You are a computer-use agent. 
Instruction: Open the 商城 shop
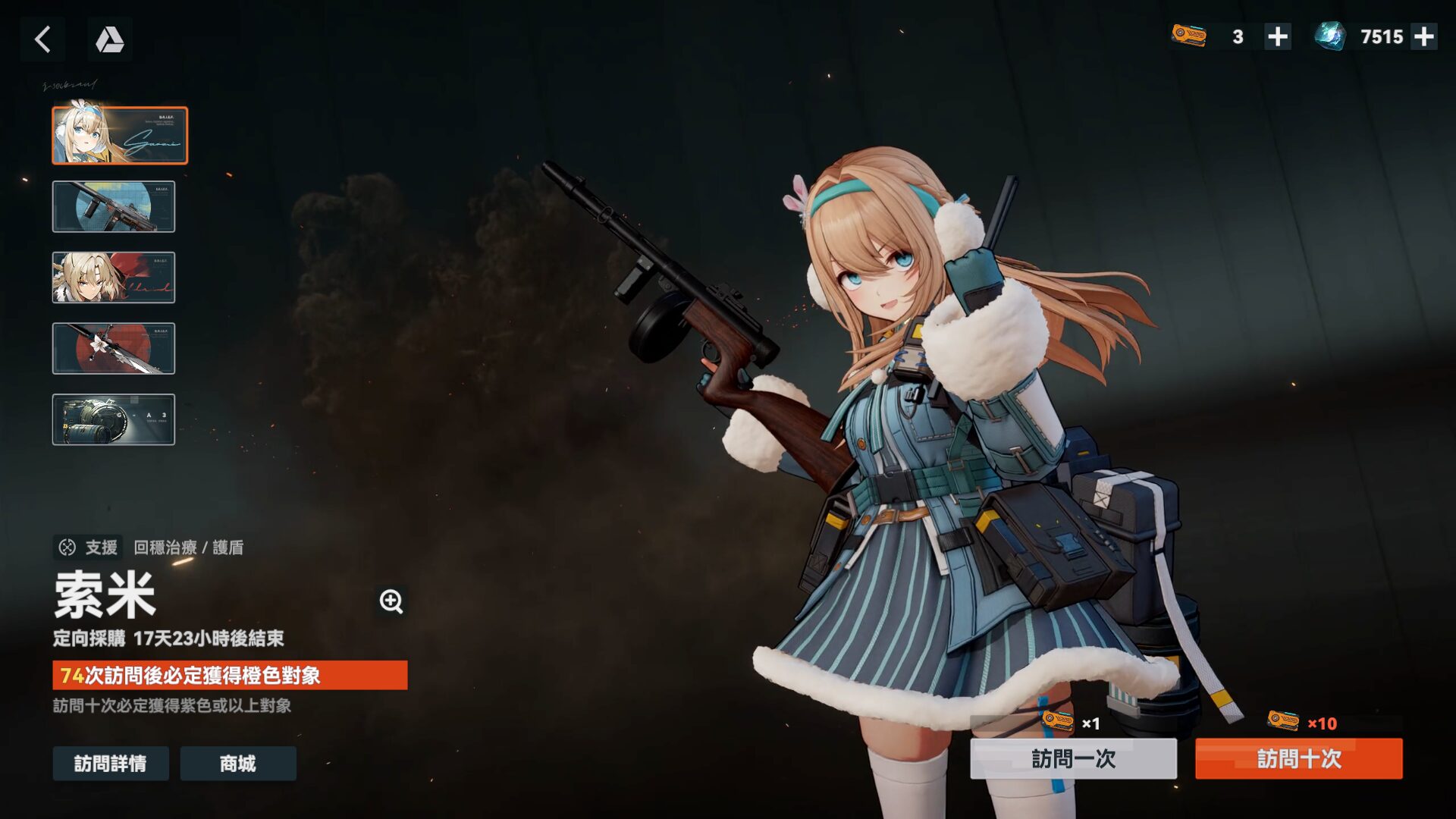coord(238,763)
